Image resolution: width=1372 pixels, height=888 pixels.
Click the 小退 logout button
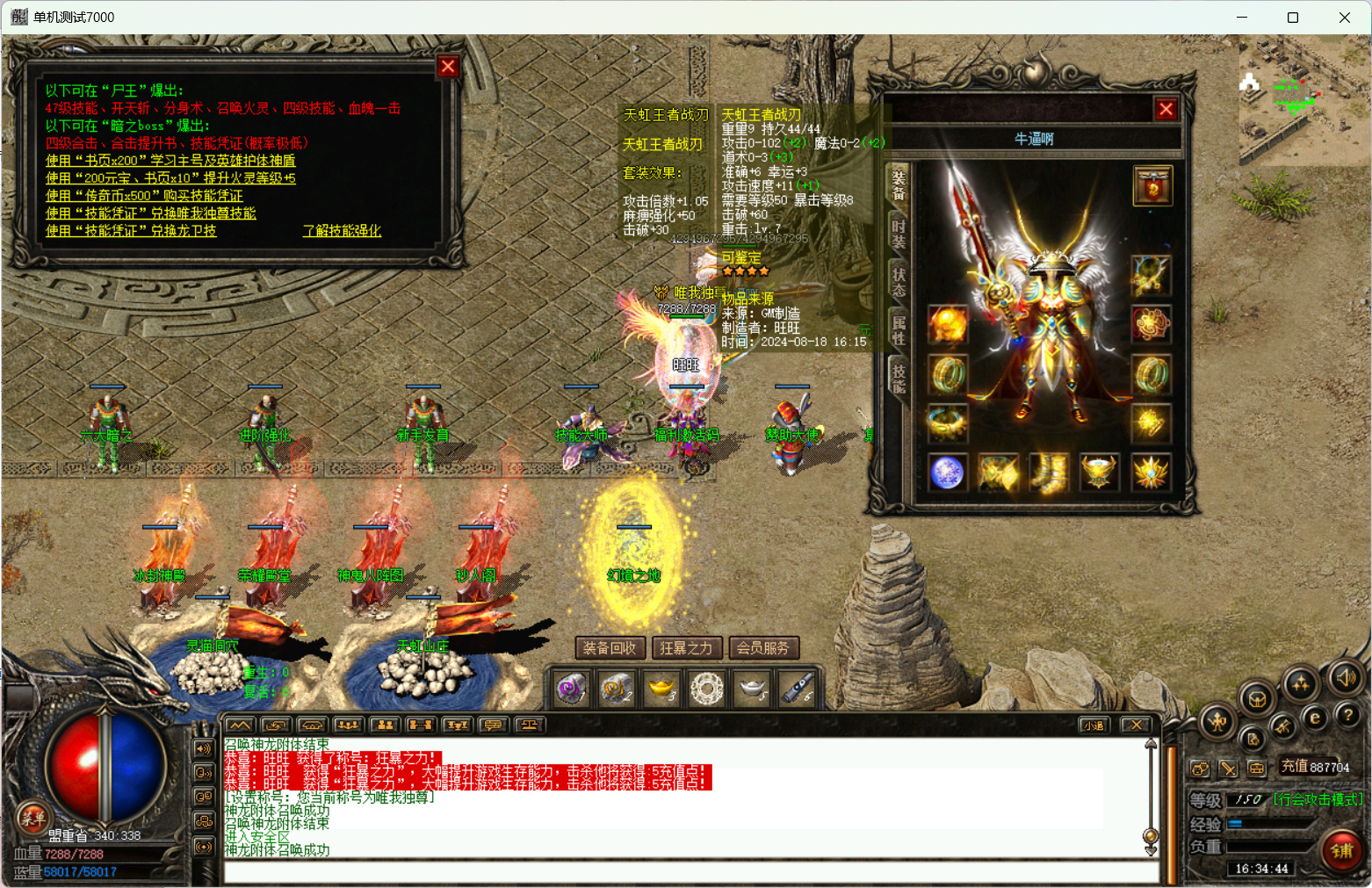click(x=1094, y=726)
